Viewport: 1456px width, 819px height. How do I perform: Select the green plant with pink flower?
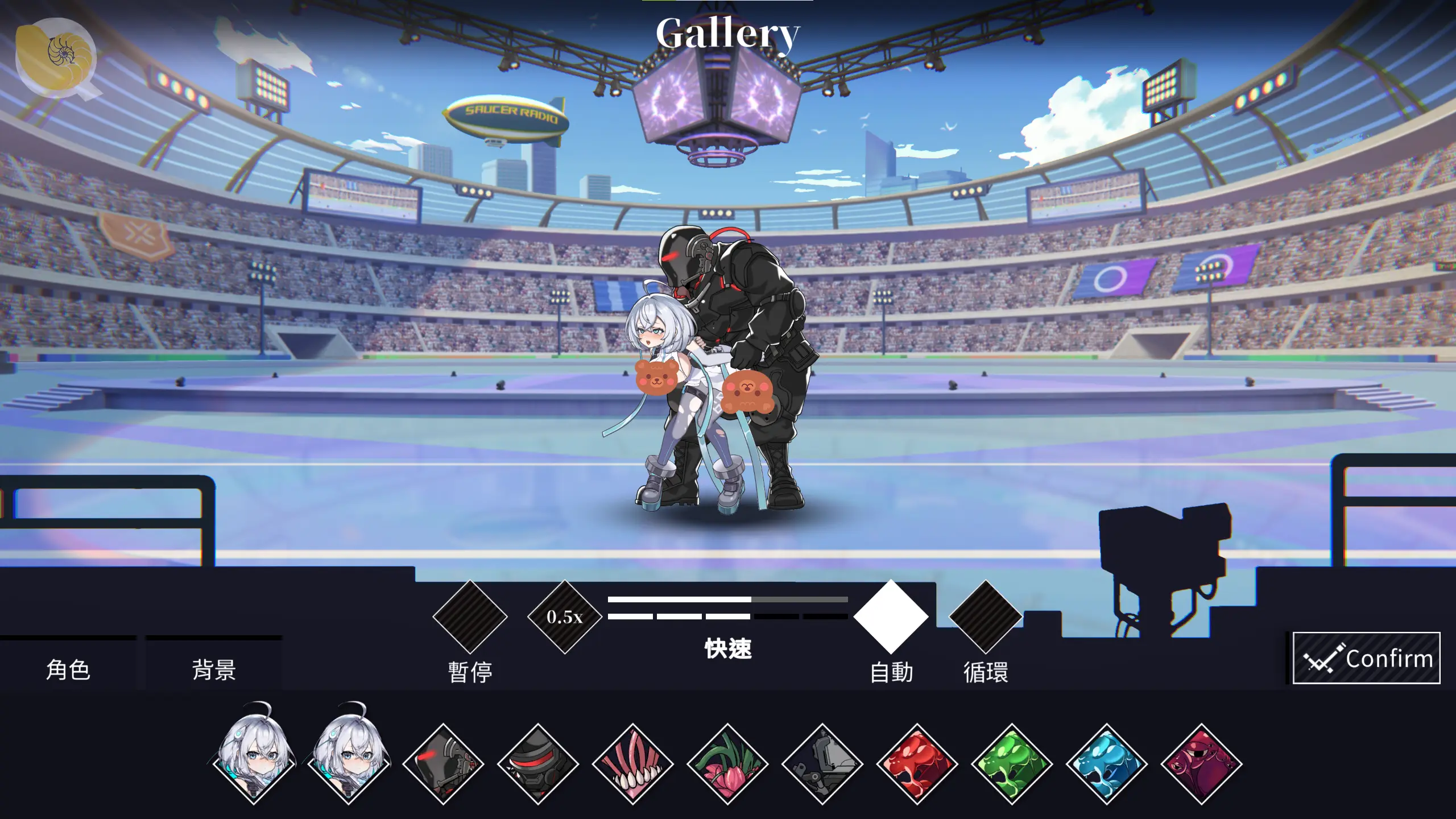tap(727, 764)
